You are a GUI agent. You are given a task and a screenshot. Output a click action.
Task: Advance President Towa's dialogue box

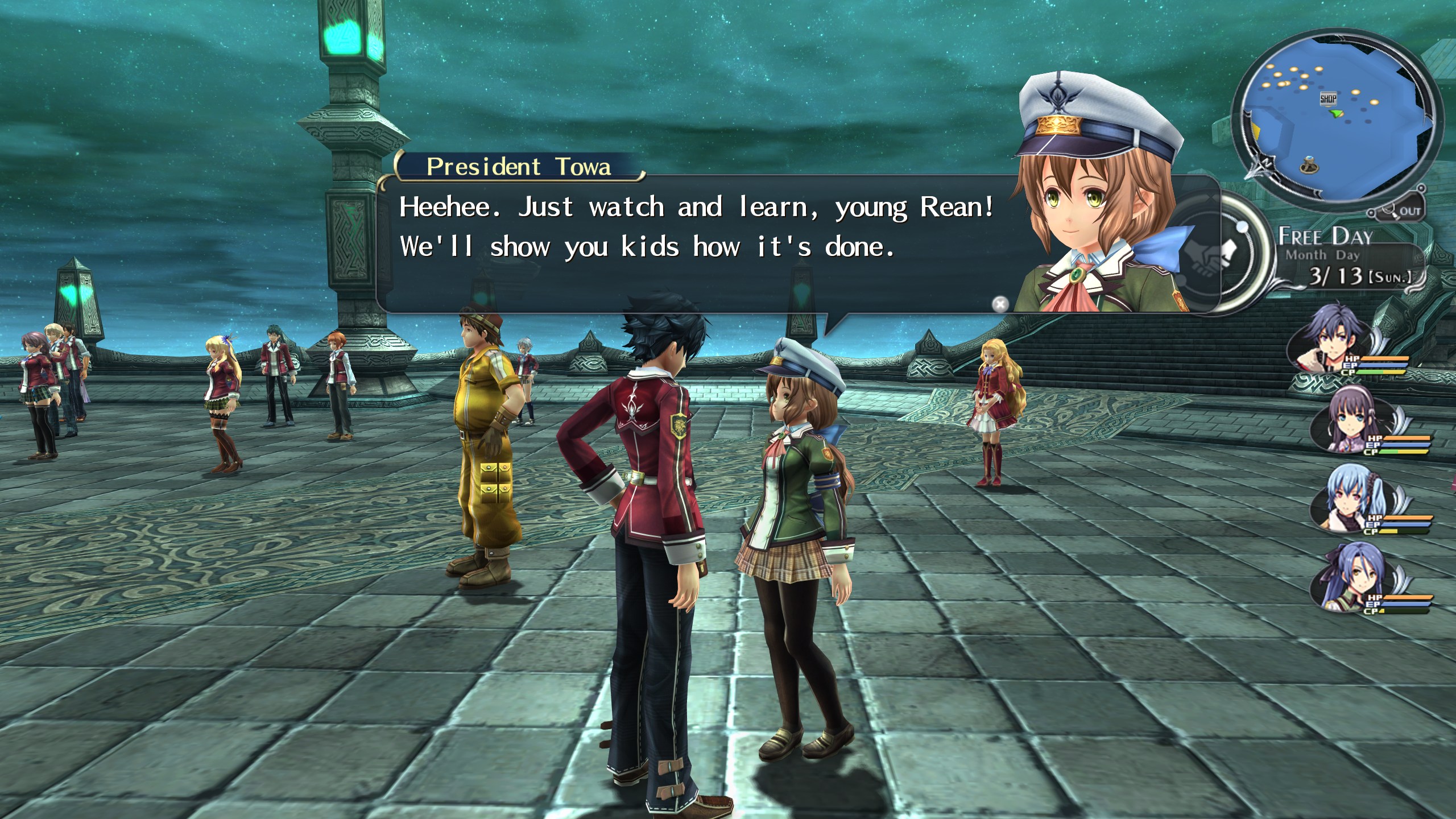682,245
